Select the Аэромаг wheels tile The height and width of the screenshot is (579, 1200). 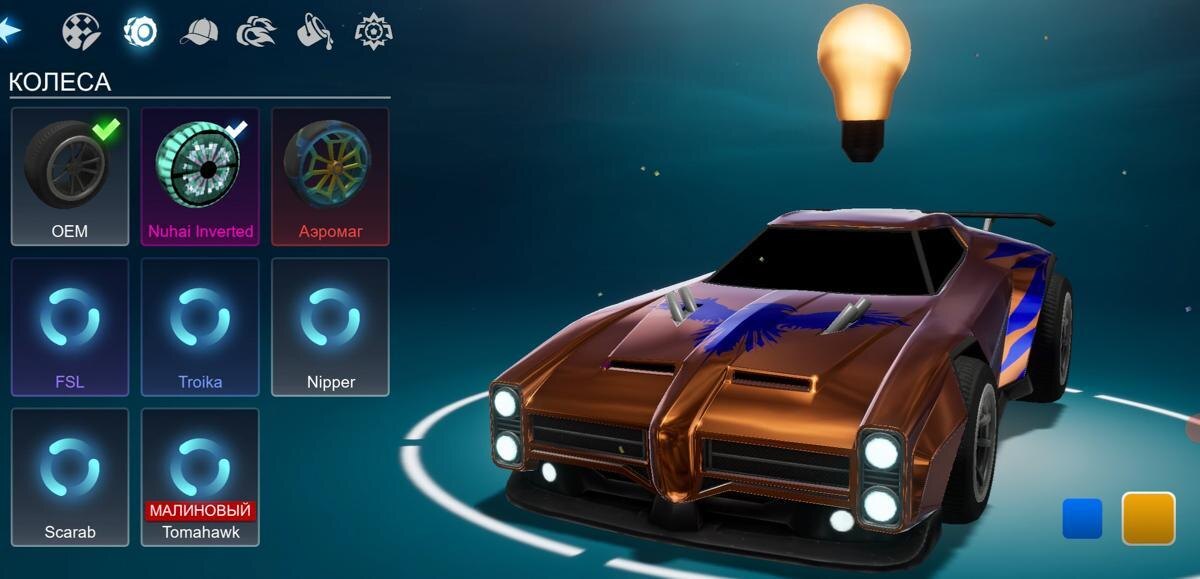[x=330, y=176]
